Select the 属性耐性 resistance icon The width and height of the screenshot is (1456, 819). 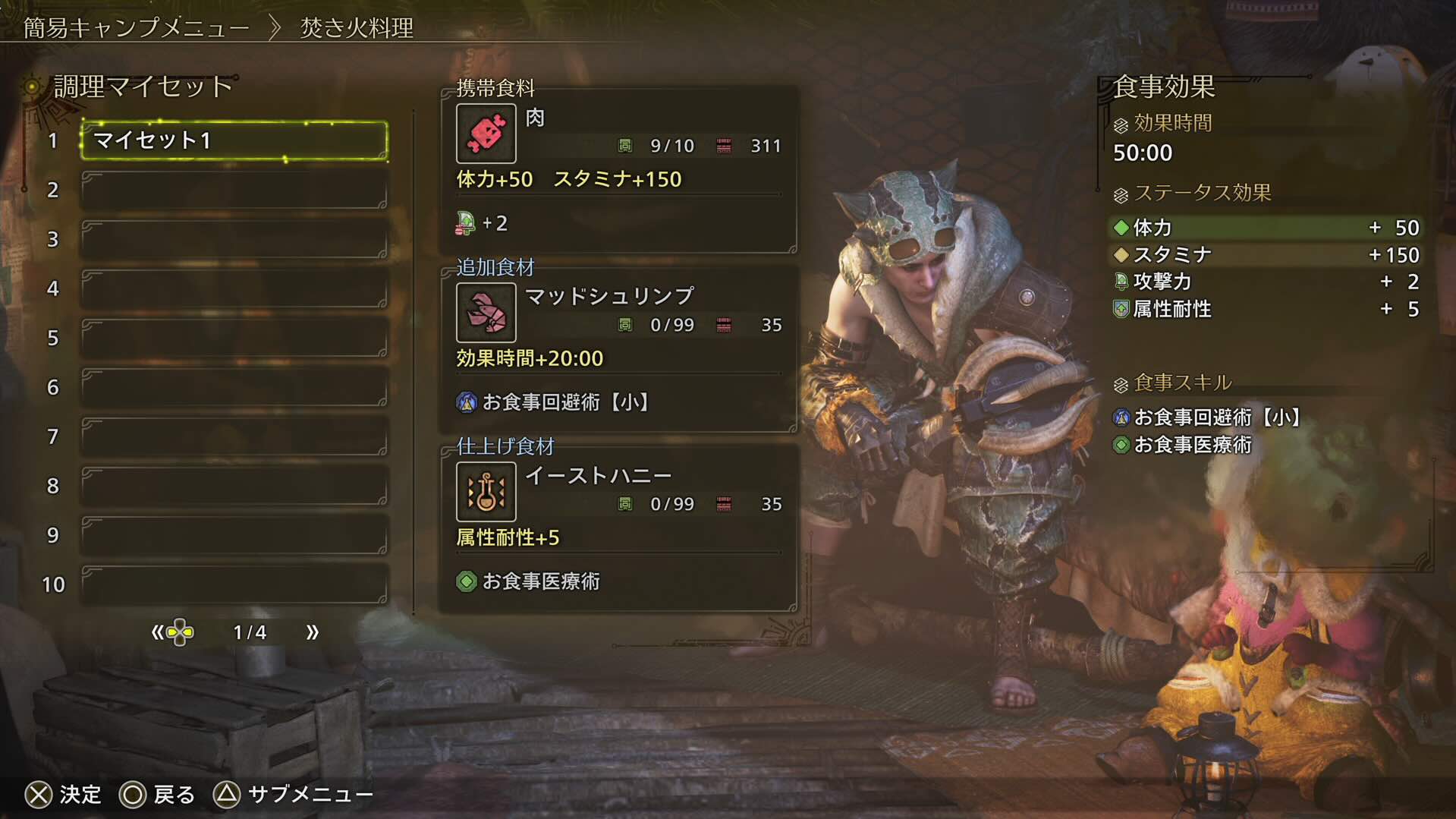tap(1121, 309)
